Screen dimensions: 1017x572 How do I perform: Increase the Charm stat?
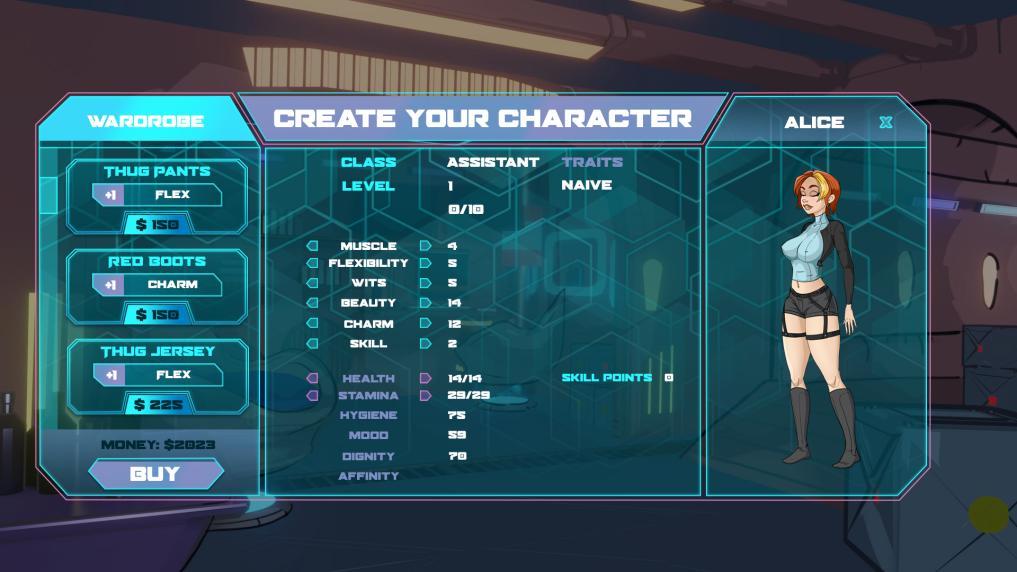[426, 324]
